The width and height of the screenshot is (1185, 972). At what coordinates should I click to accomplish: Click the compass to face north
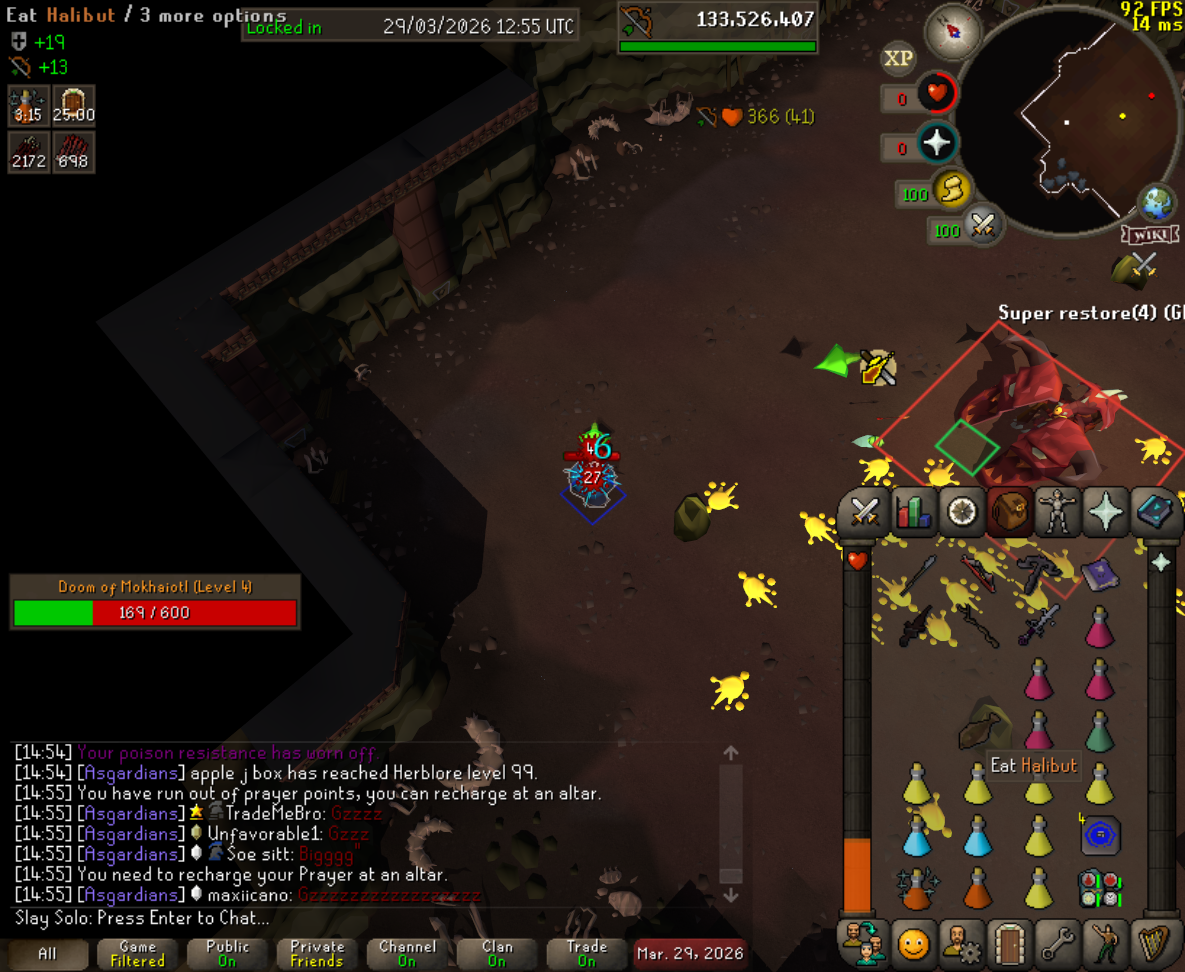click(x=951, y=33)
